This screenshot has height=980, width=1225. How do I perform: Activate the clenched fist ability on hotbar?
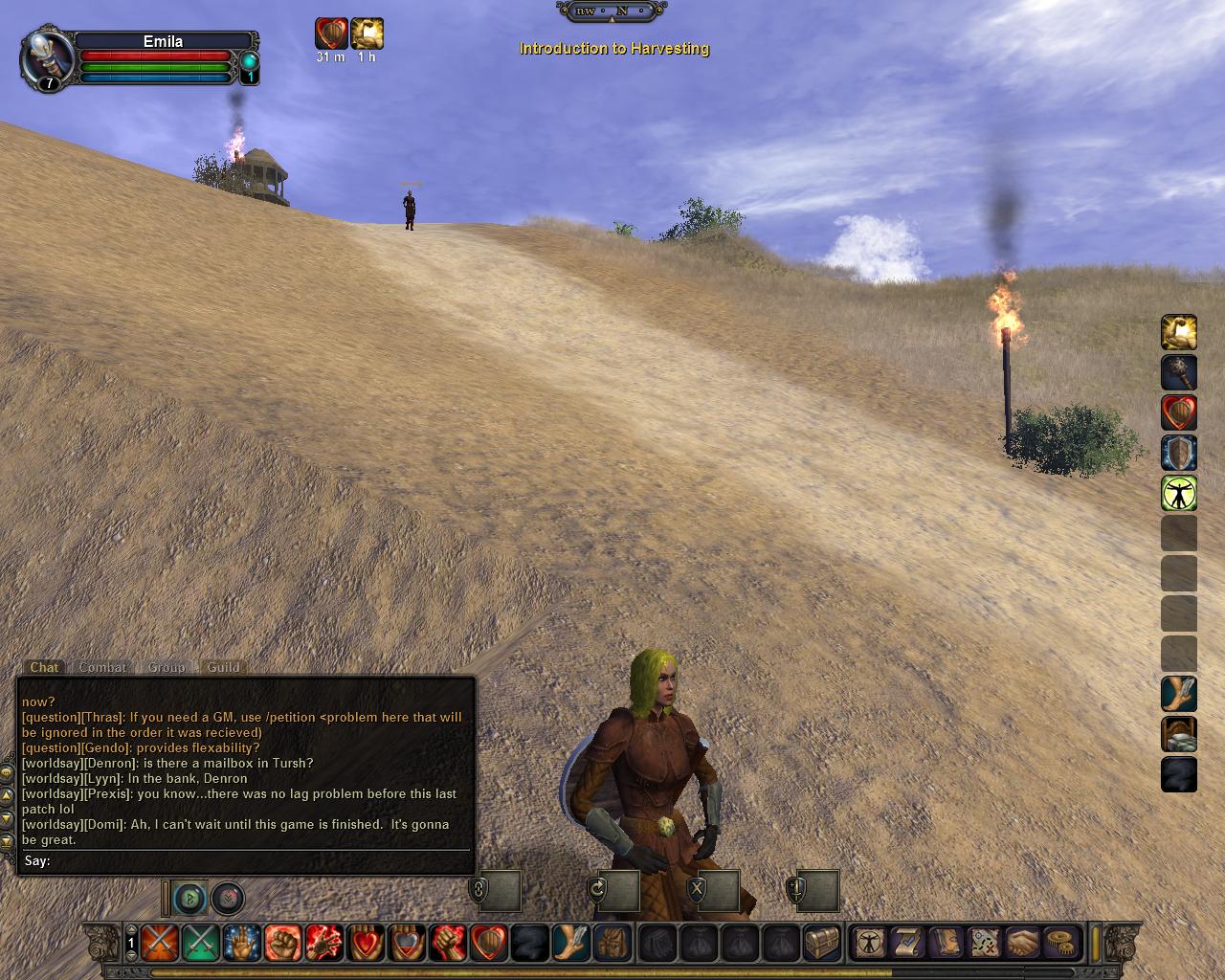[x=282, y=943]
